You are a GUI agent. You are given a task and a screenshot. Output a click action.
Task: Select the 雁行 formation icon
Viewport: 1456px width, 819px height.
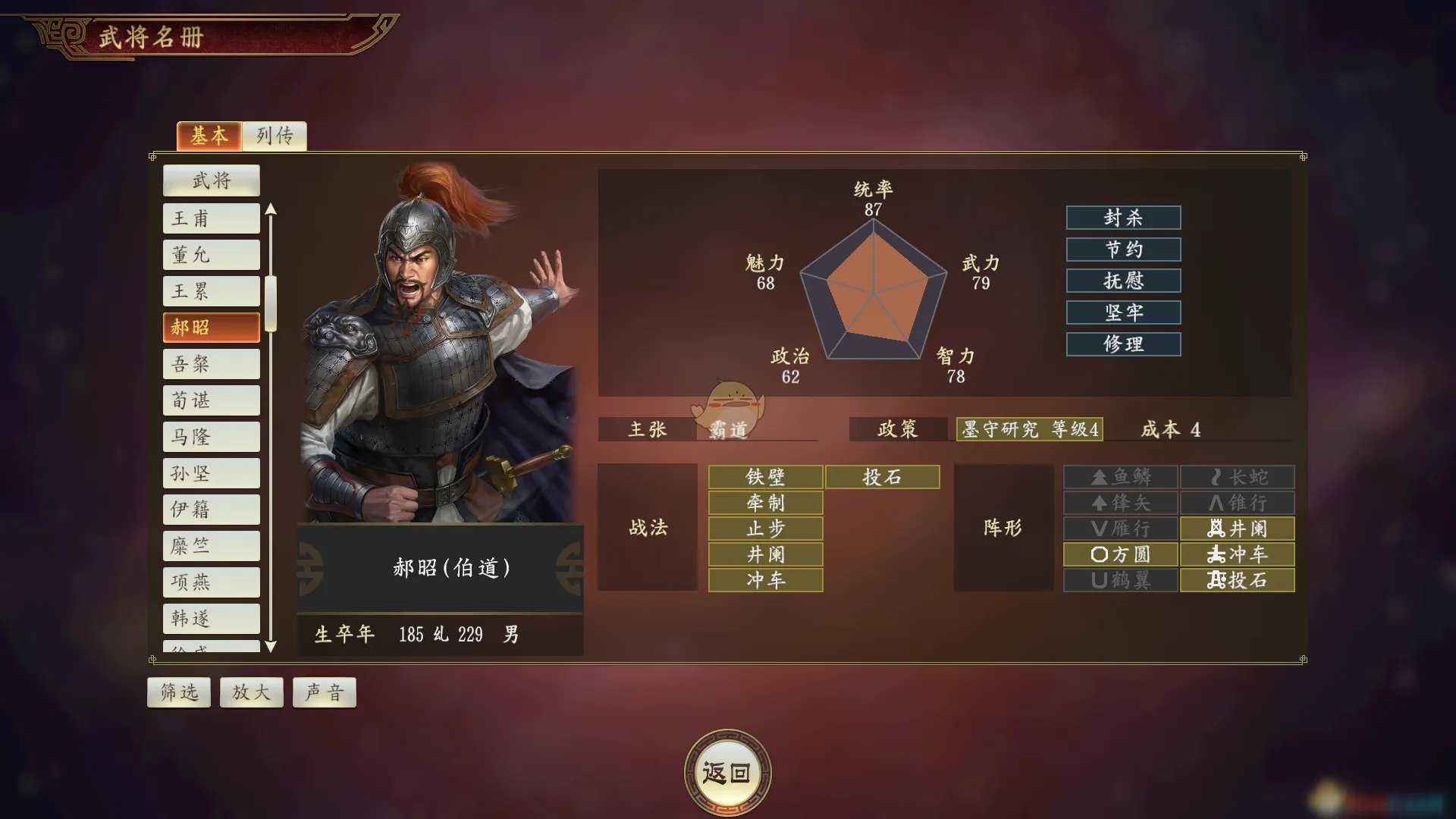pos(1120,529)
